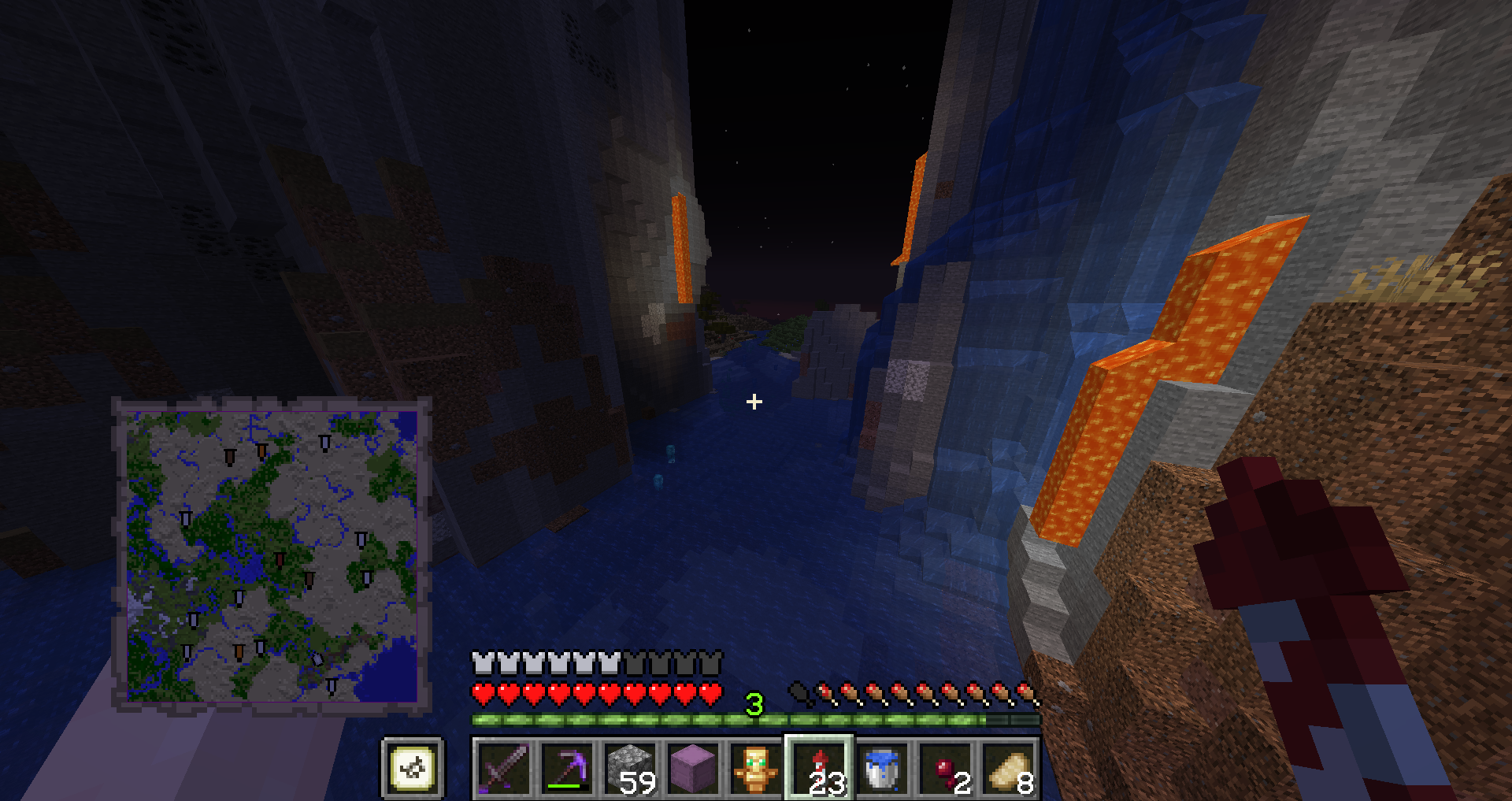
Task: Select the purple shulker box slot
Action: point(693,768)
